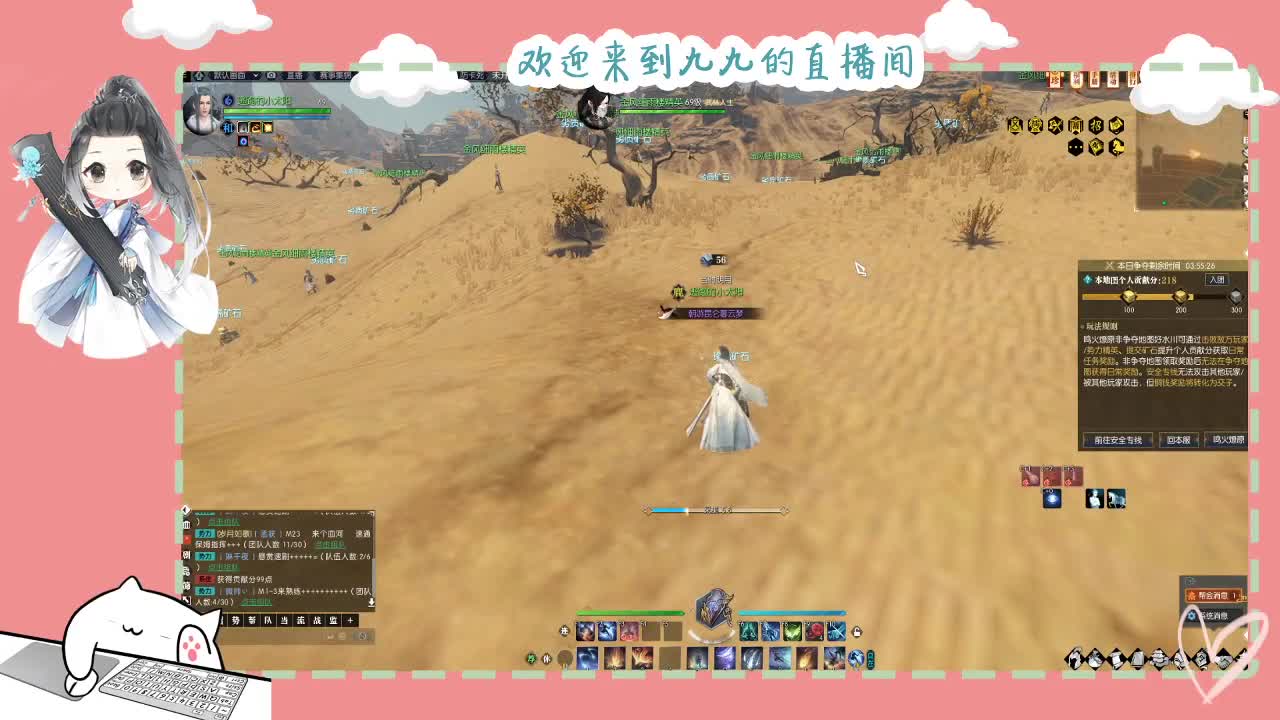This screenshot has height=720, width=1280.
Task: Click the green leaf icon left of the lower skill row
Action: [531, 657]
